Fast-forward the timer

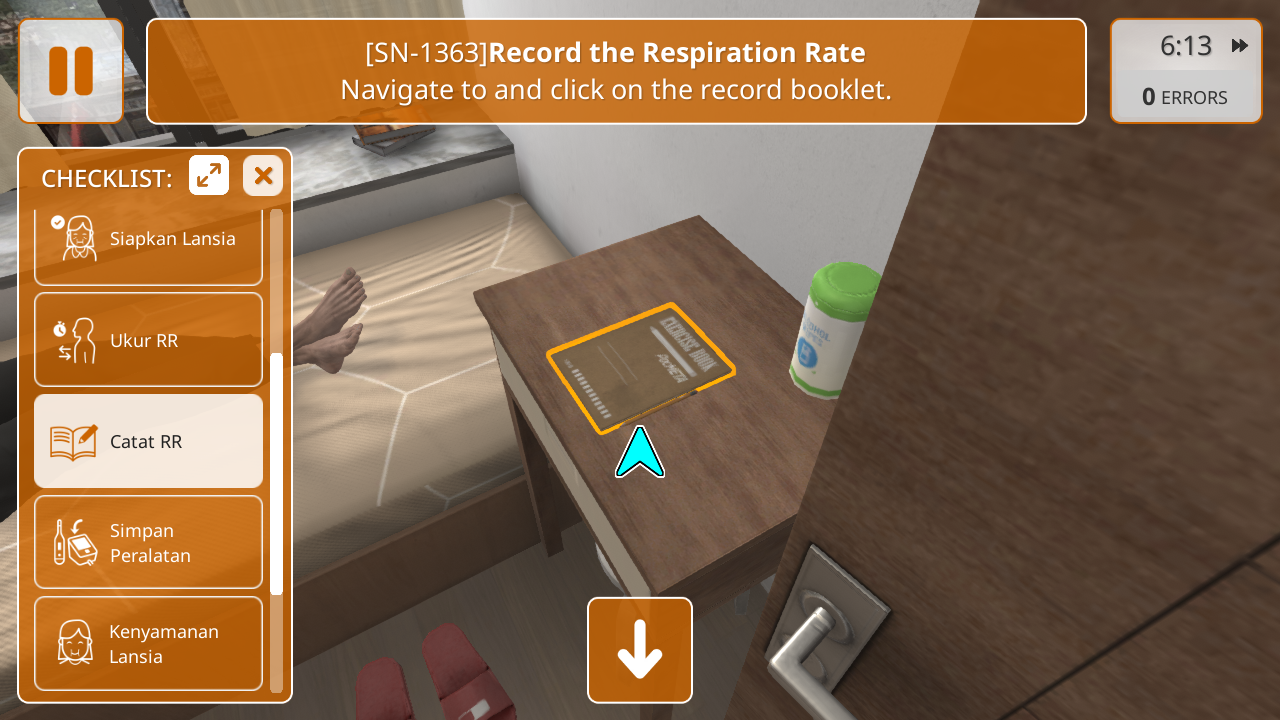point(1240,46)
